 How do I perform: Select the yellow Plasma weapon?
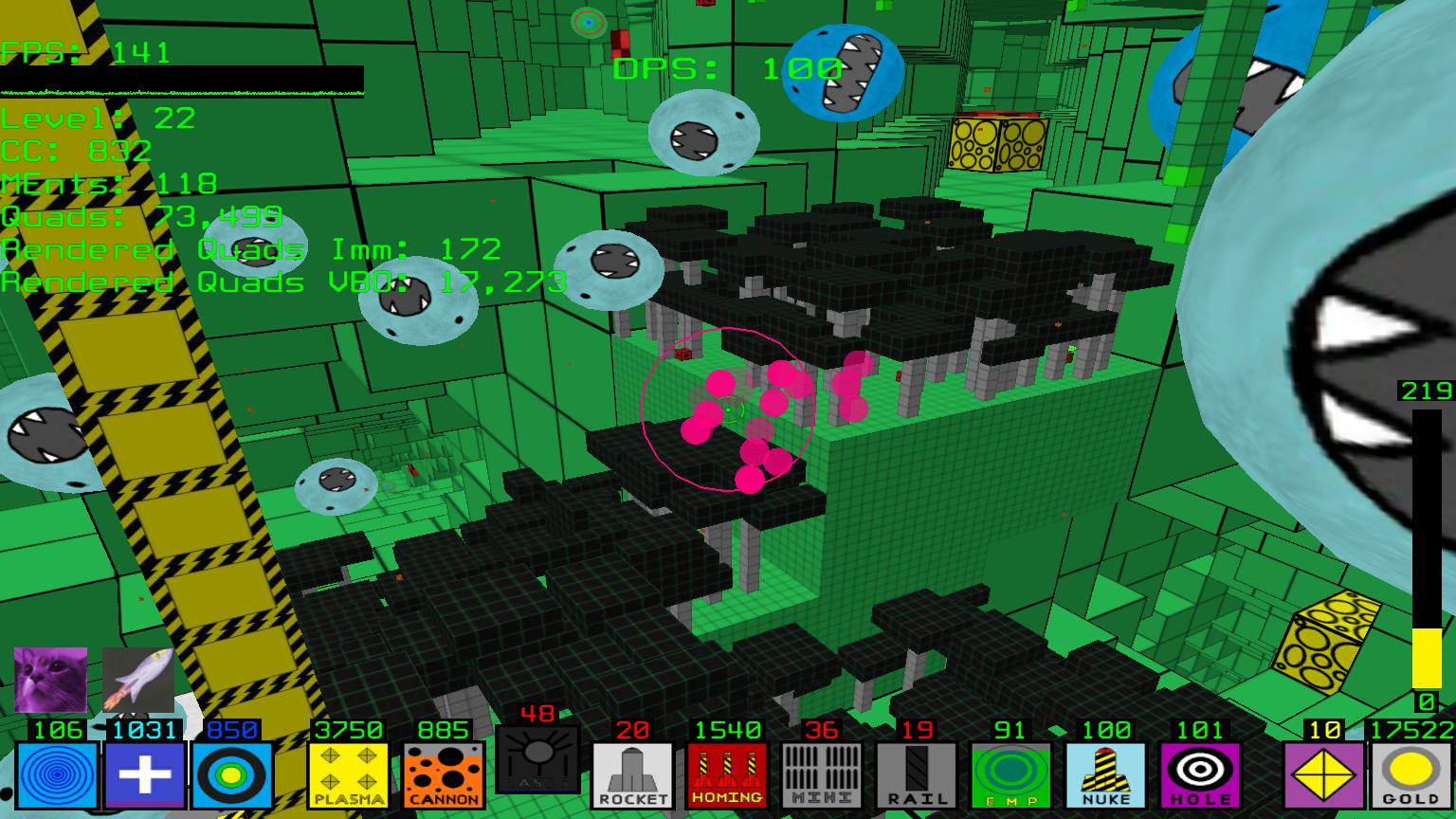pyautogui.click(x=348, y=774)
